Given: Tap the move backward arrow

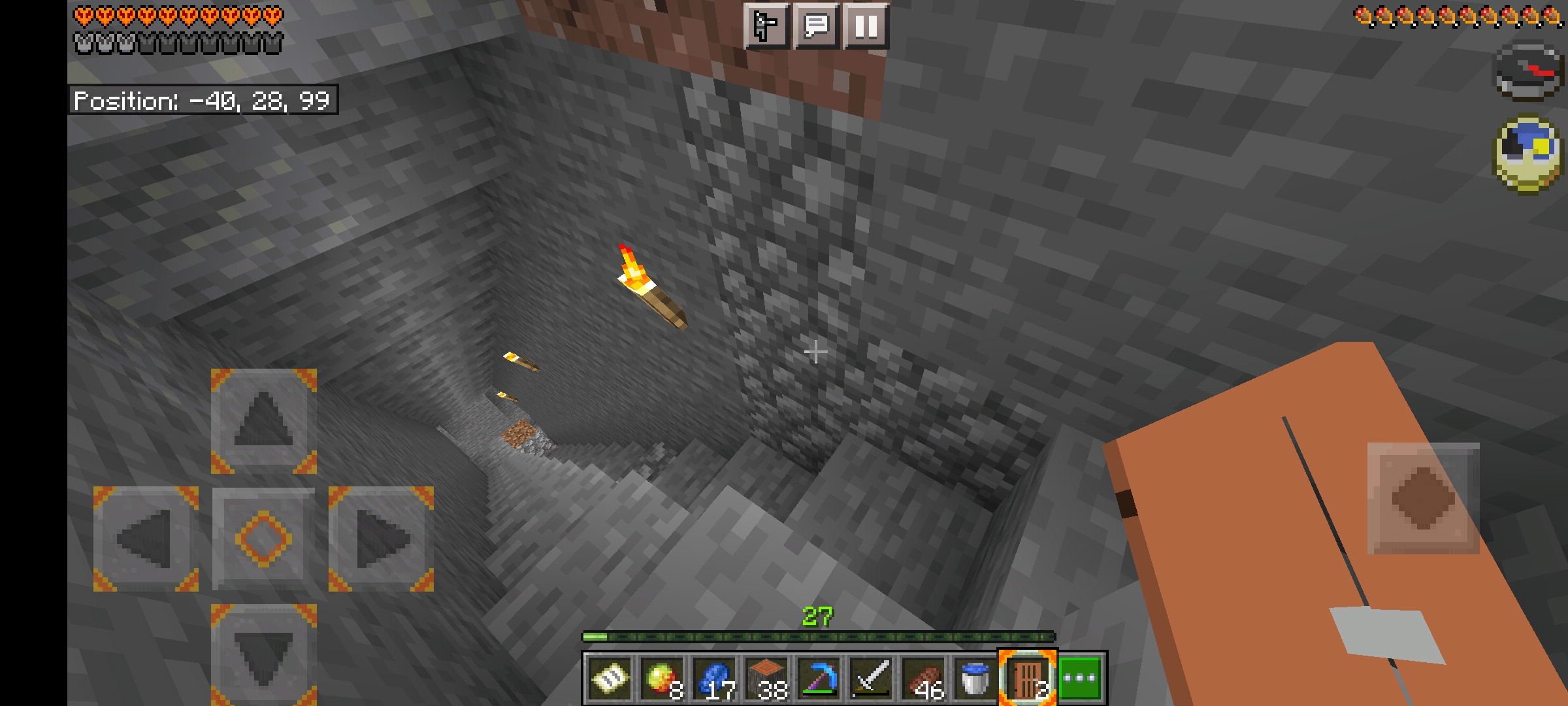Looking at the screenshot, I should [263, 654].
